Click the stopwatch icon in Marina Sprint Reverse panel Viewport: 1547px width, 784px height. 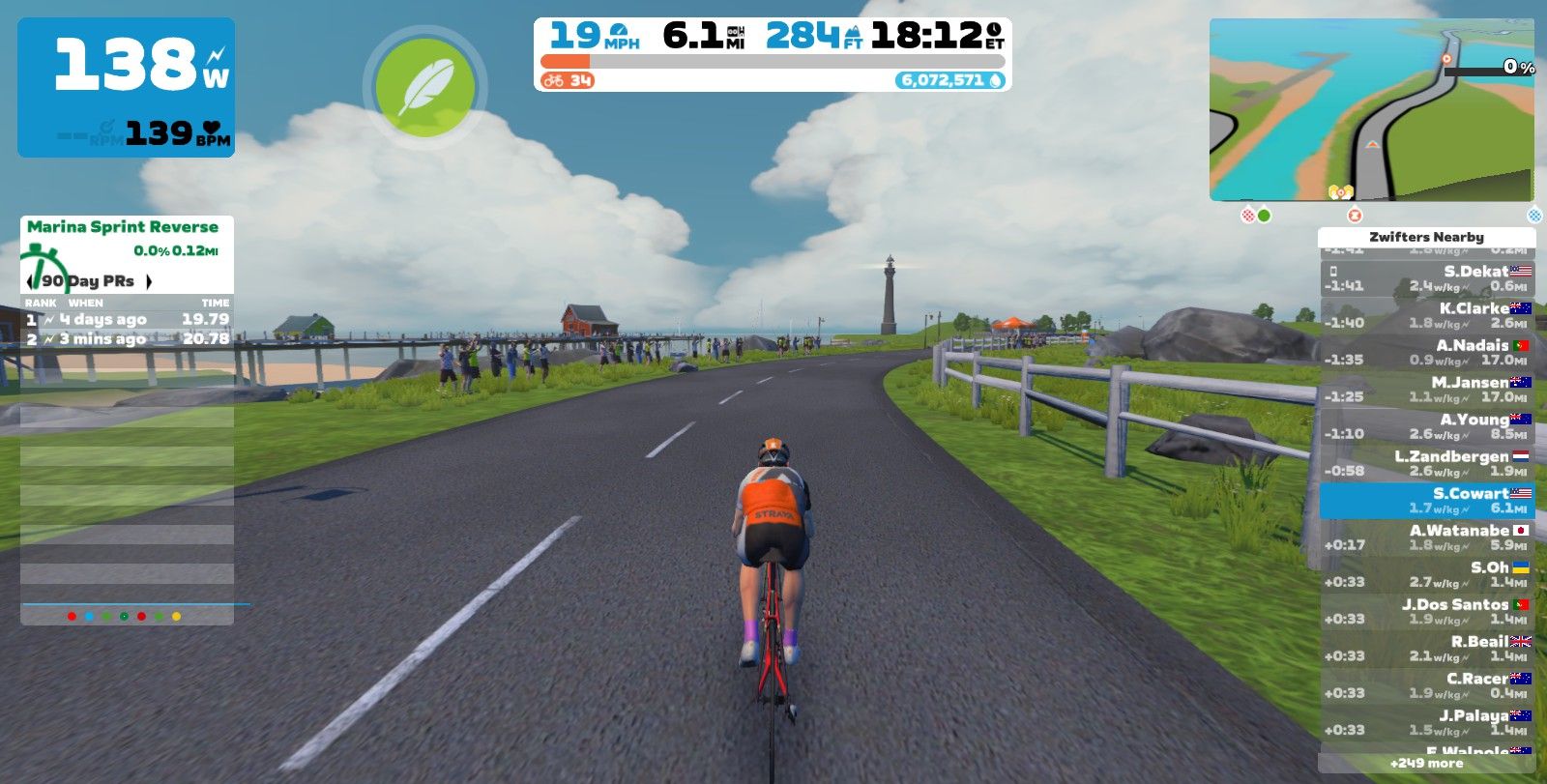point(43,266)
